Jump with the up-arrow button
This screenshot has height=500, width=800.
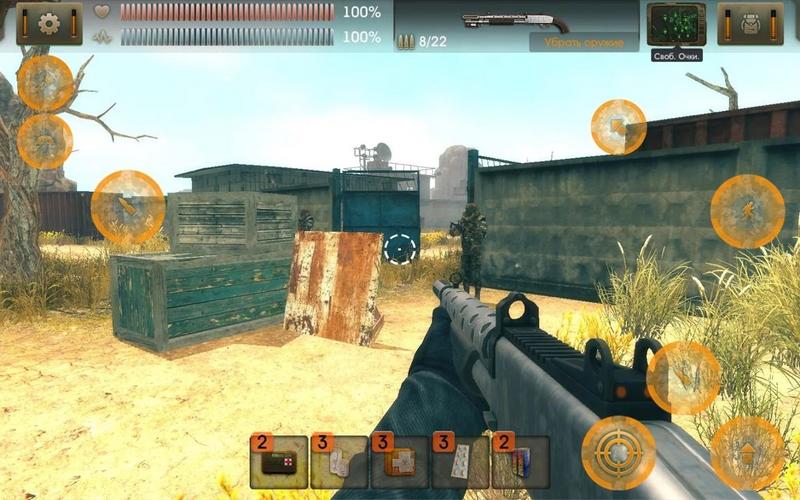[747, 453]
